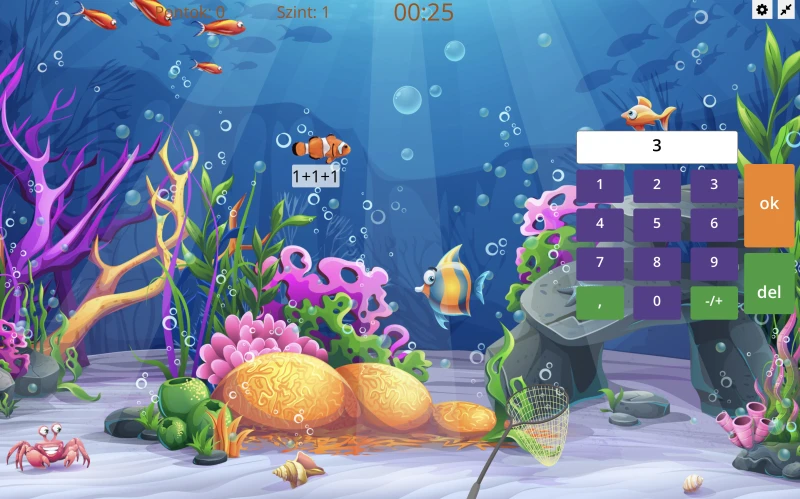Insert a decimal comma with the green key
The image size is (800, 499).
click(x=600, y=302)
